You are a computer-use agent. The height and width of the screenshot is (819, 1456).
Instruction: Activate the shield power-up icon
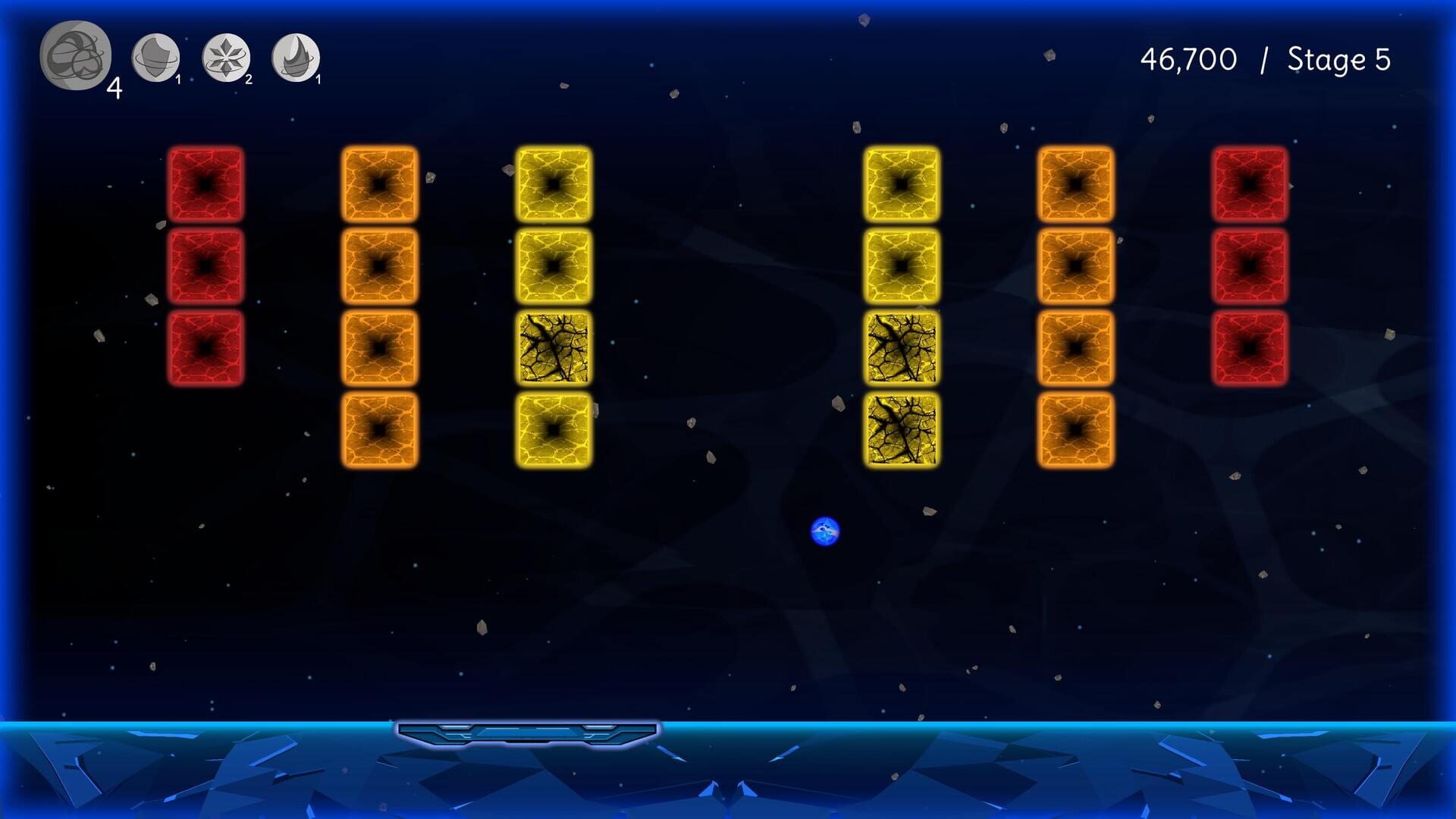pos(157,57)
